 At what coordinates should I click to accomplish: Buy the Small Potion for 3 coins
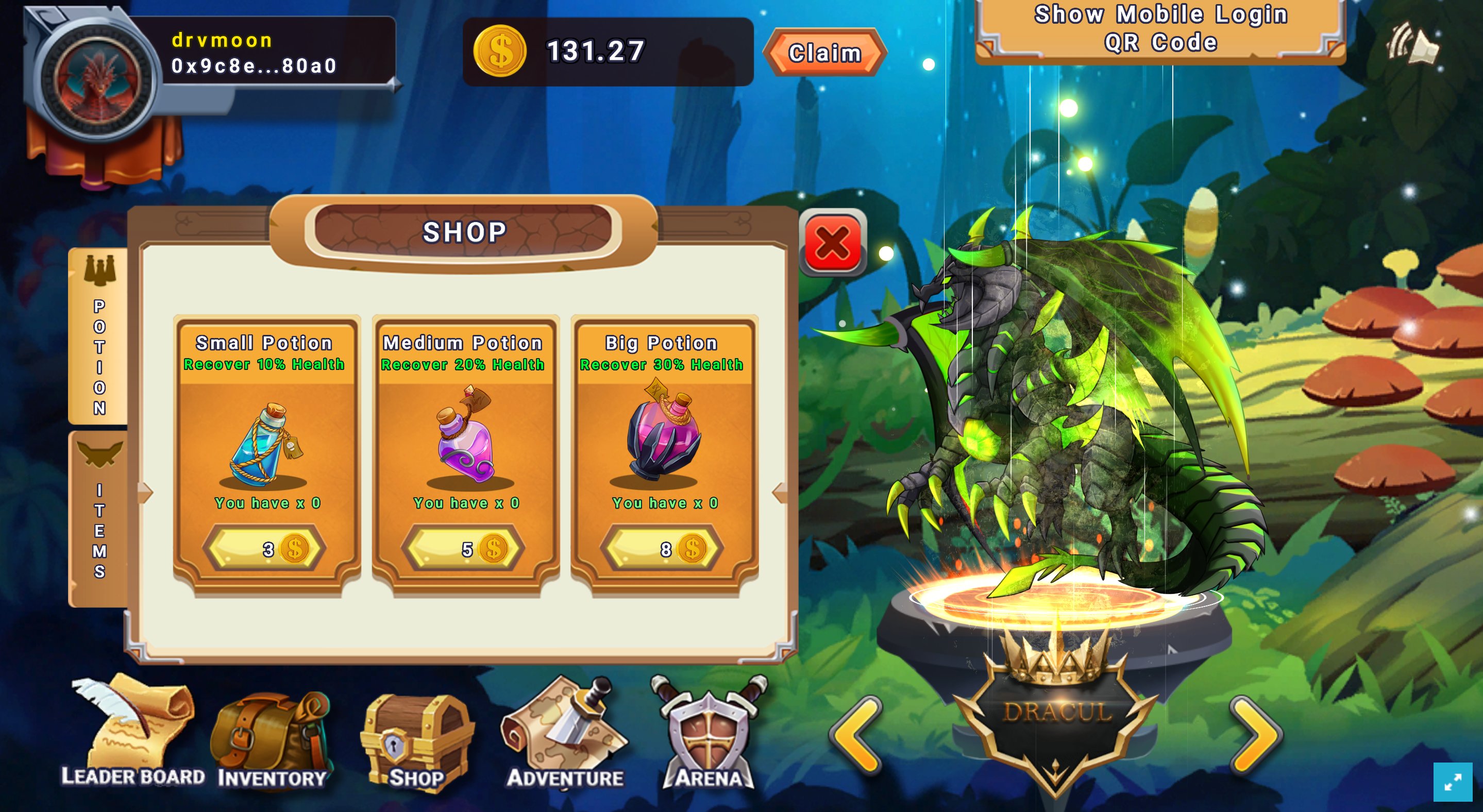coord(265,549)
